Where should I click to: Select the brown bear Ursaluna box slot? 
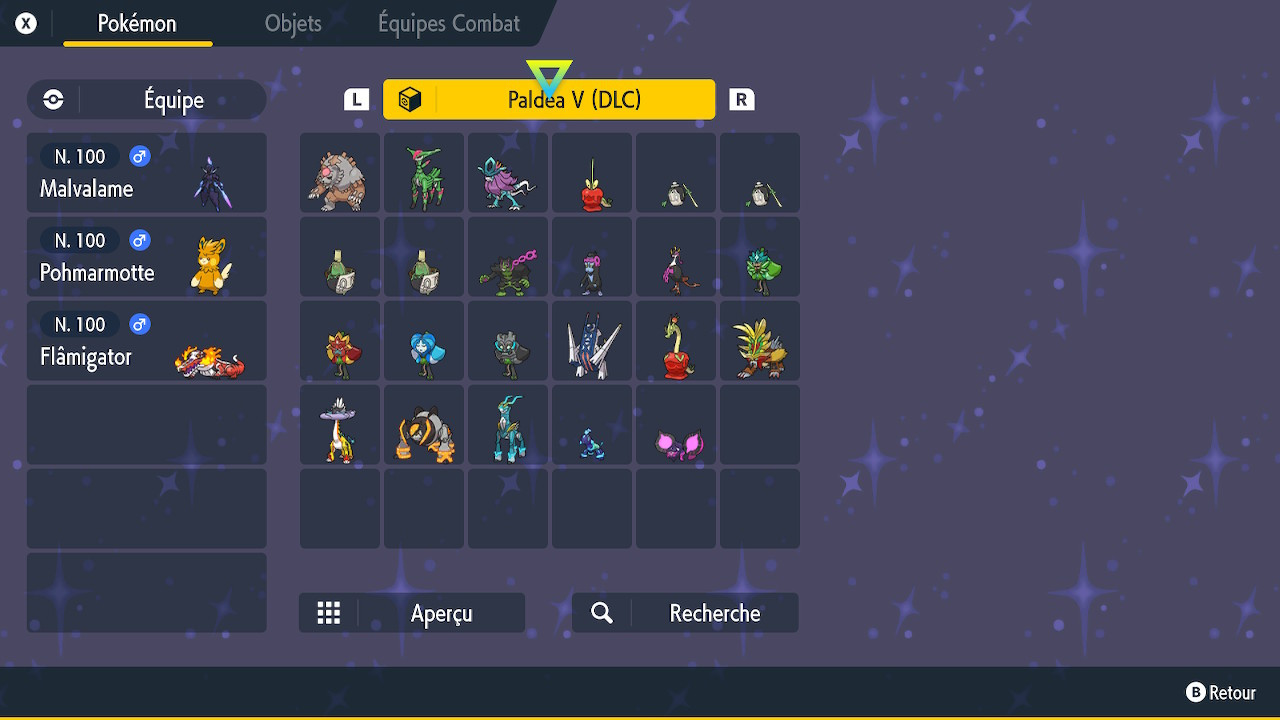click(340, 173)
